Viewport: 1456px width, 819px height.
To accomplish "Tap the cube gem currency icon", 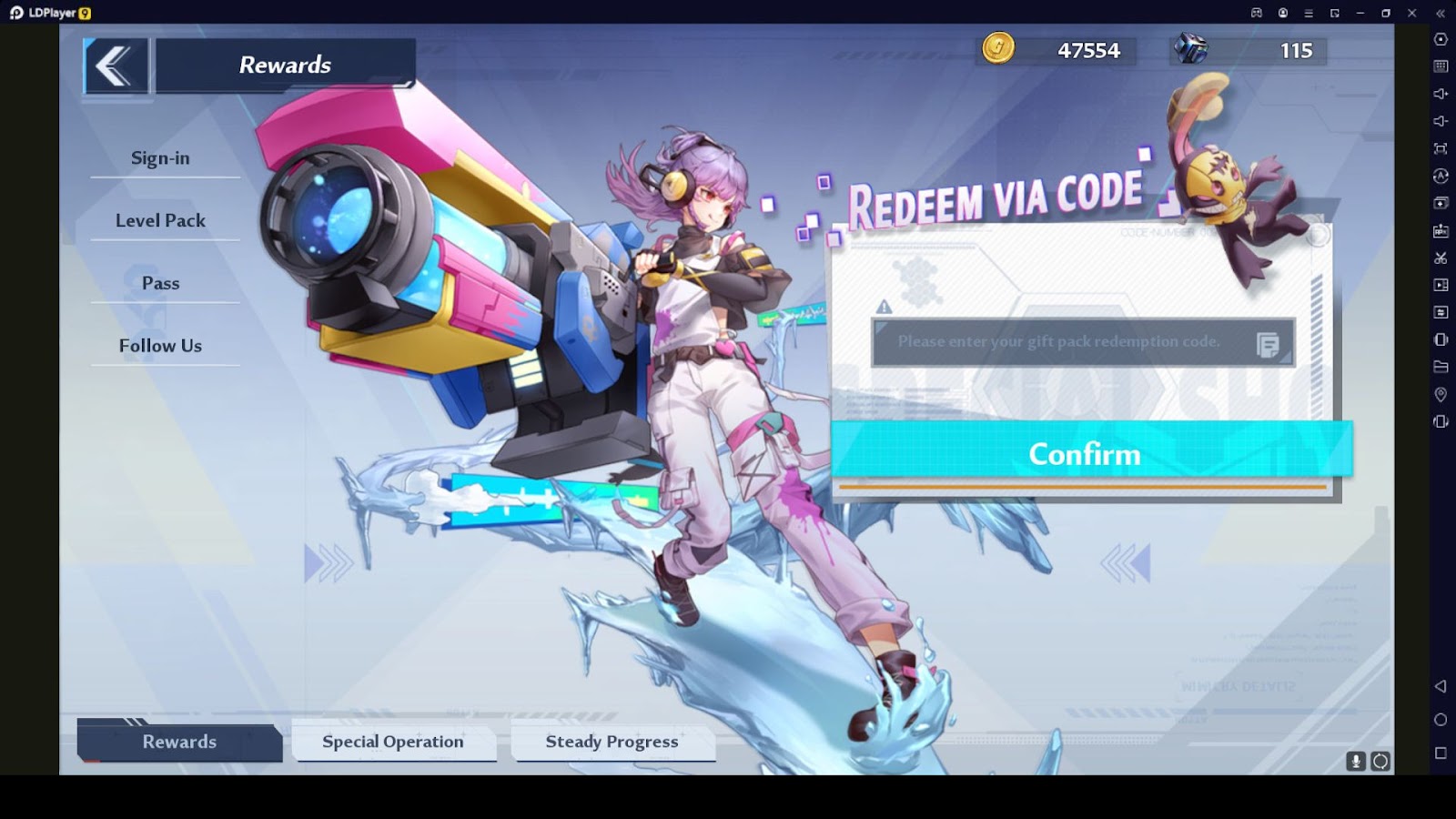I will pyautogui.click(x=1190, y=48).
